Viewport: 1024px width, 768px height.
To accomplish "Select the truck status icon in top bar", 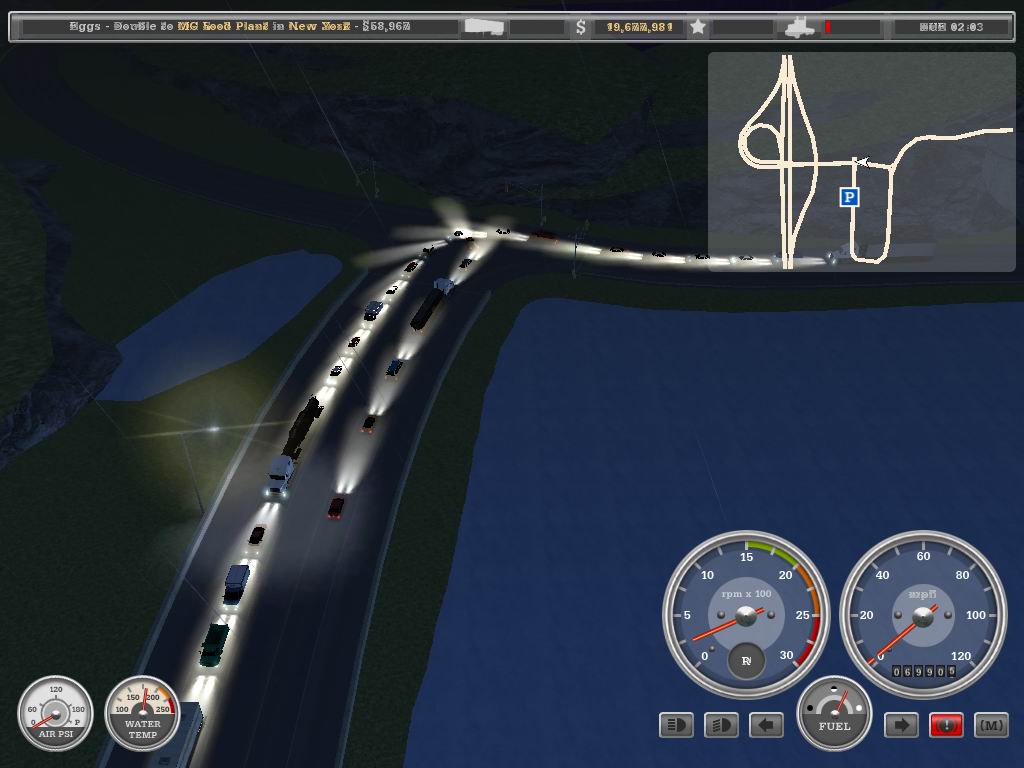I will 800,27.
